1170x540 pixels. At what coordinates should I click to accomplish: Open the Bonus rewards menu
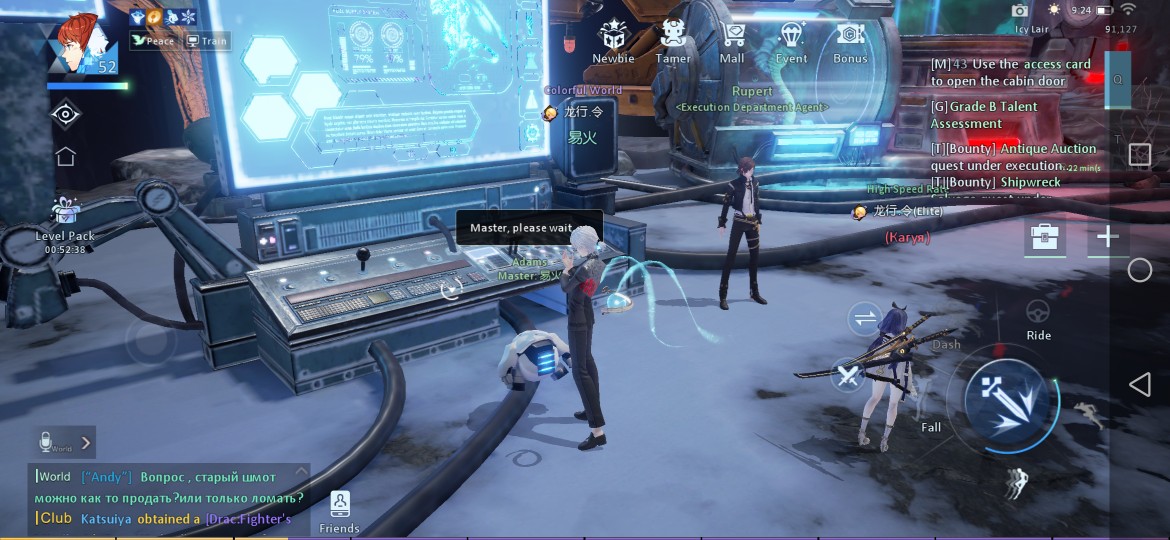click(850, 41)
